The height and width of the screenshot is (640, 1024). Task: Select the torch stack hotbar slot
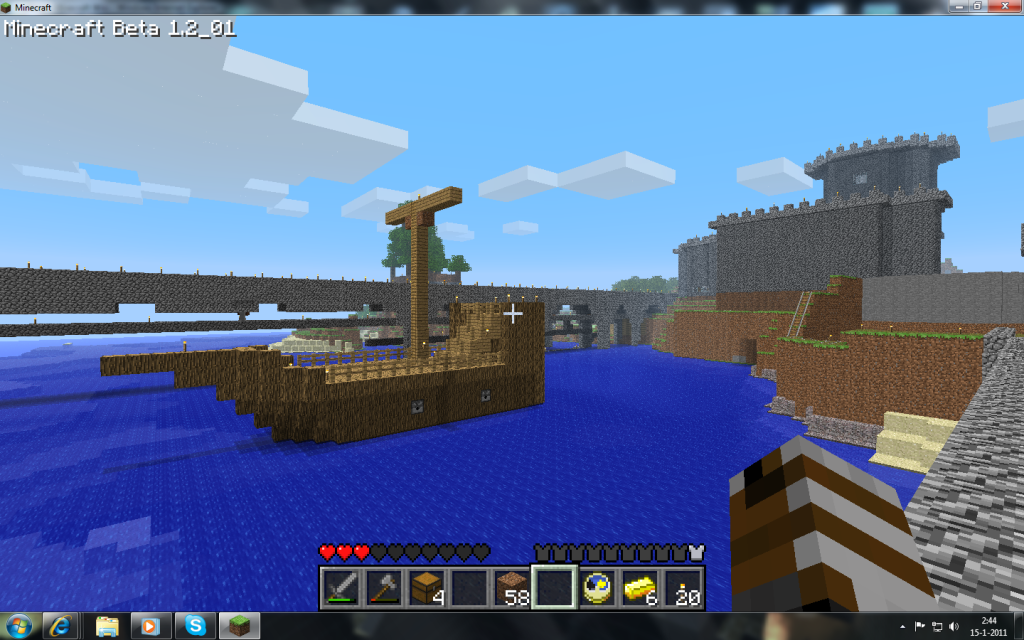pos(684,587)
